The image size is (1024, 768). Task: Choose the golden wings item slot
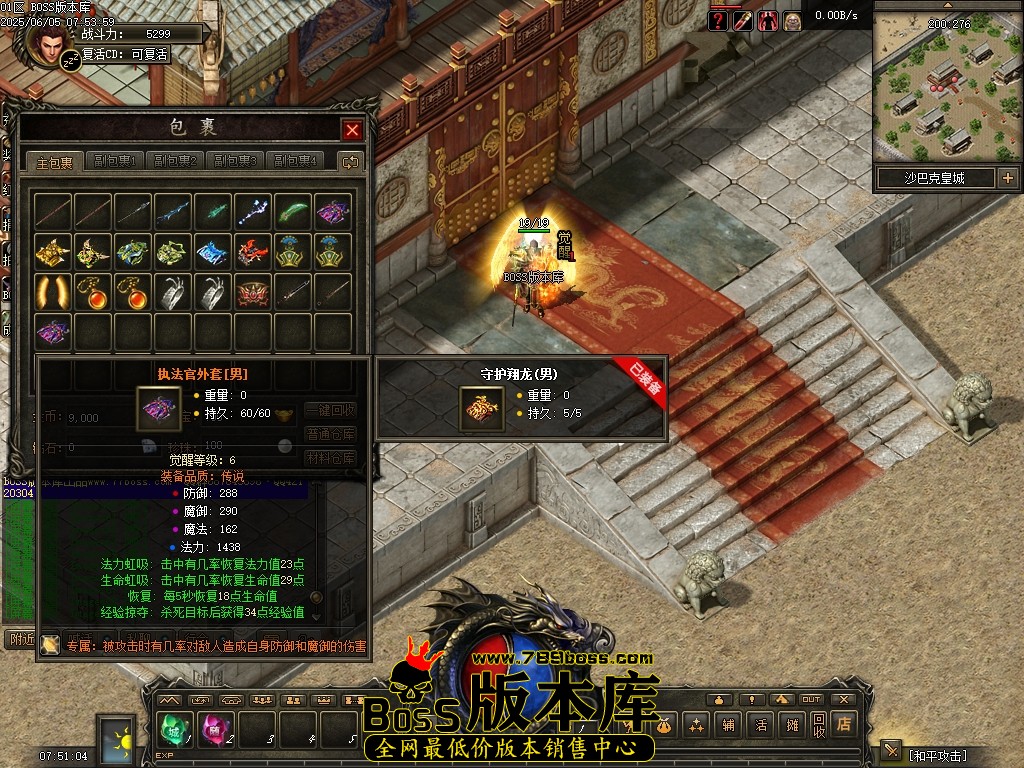[53, 291]
